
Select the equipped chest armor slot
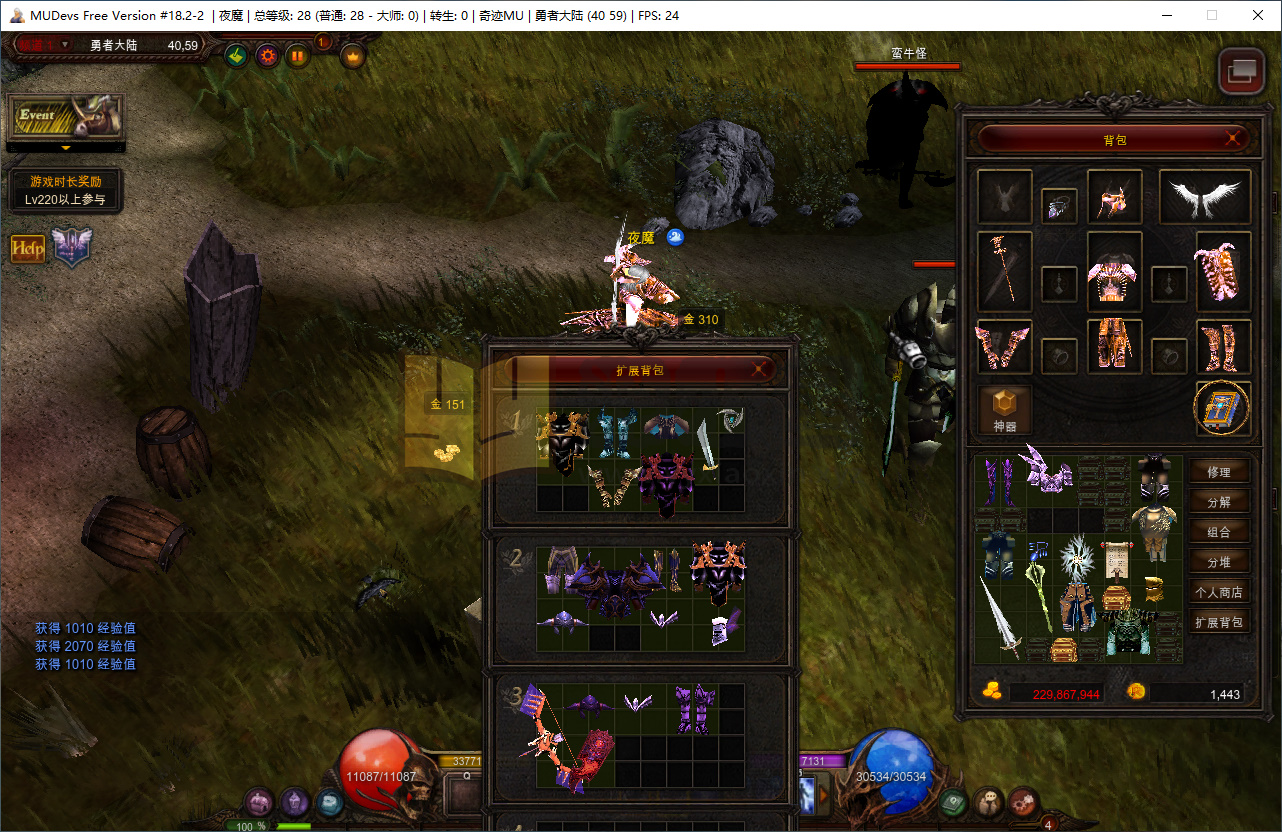click(1114, 273)
